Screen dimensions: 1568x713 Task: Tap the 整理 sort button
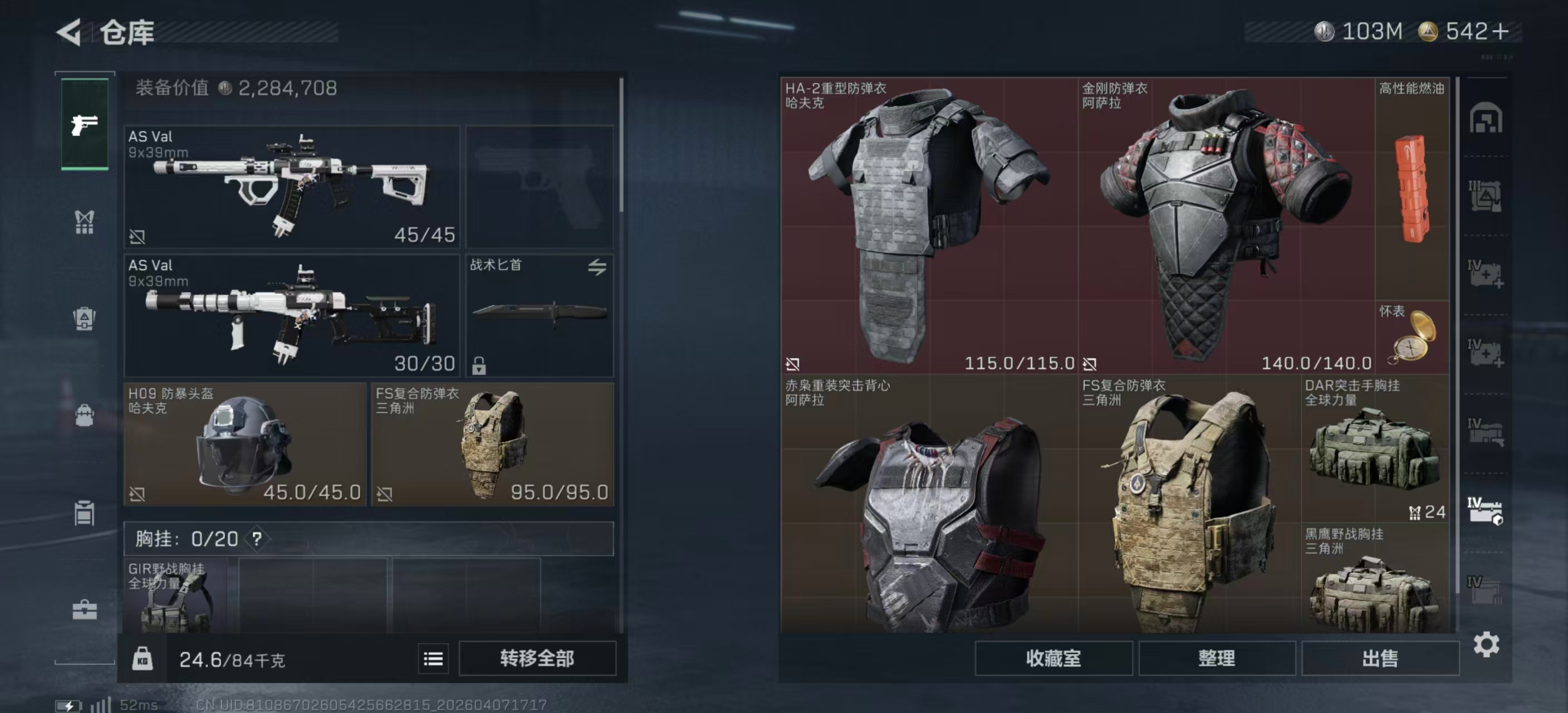(1216, 658)
